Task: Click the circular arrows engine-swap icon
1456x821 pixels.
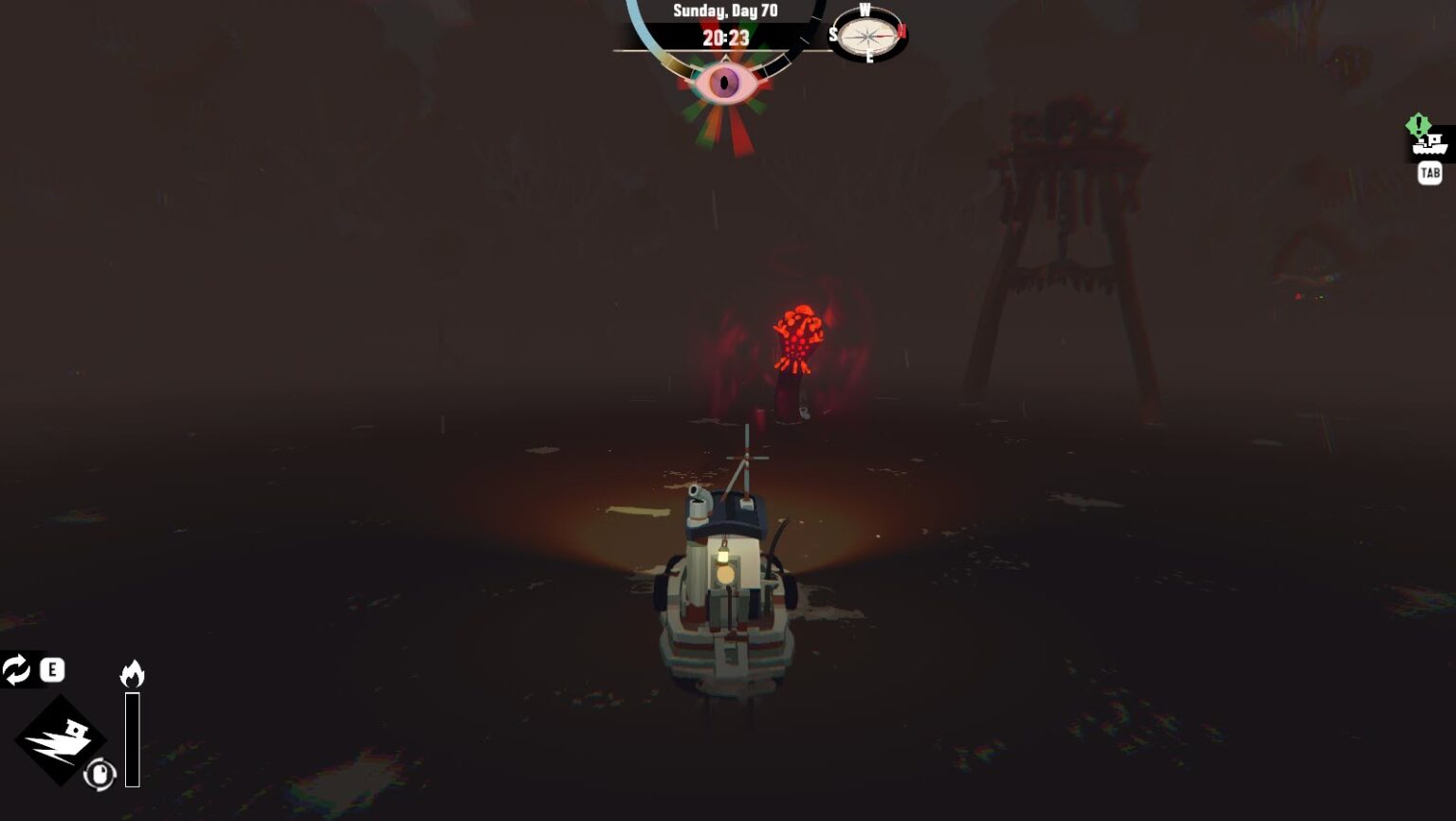Action: coord(16,669)
